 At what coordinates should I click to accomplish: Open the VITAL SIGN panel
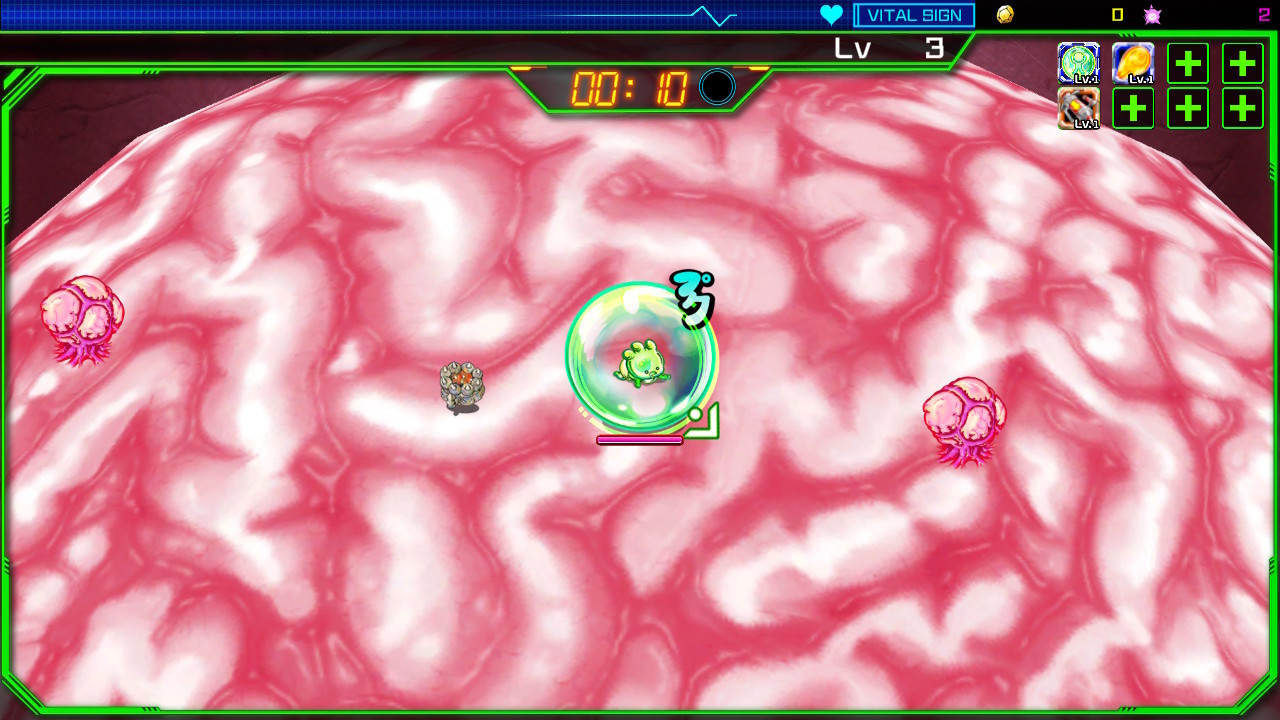click(x=913, y=14)
